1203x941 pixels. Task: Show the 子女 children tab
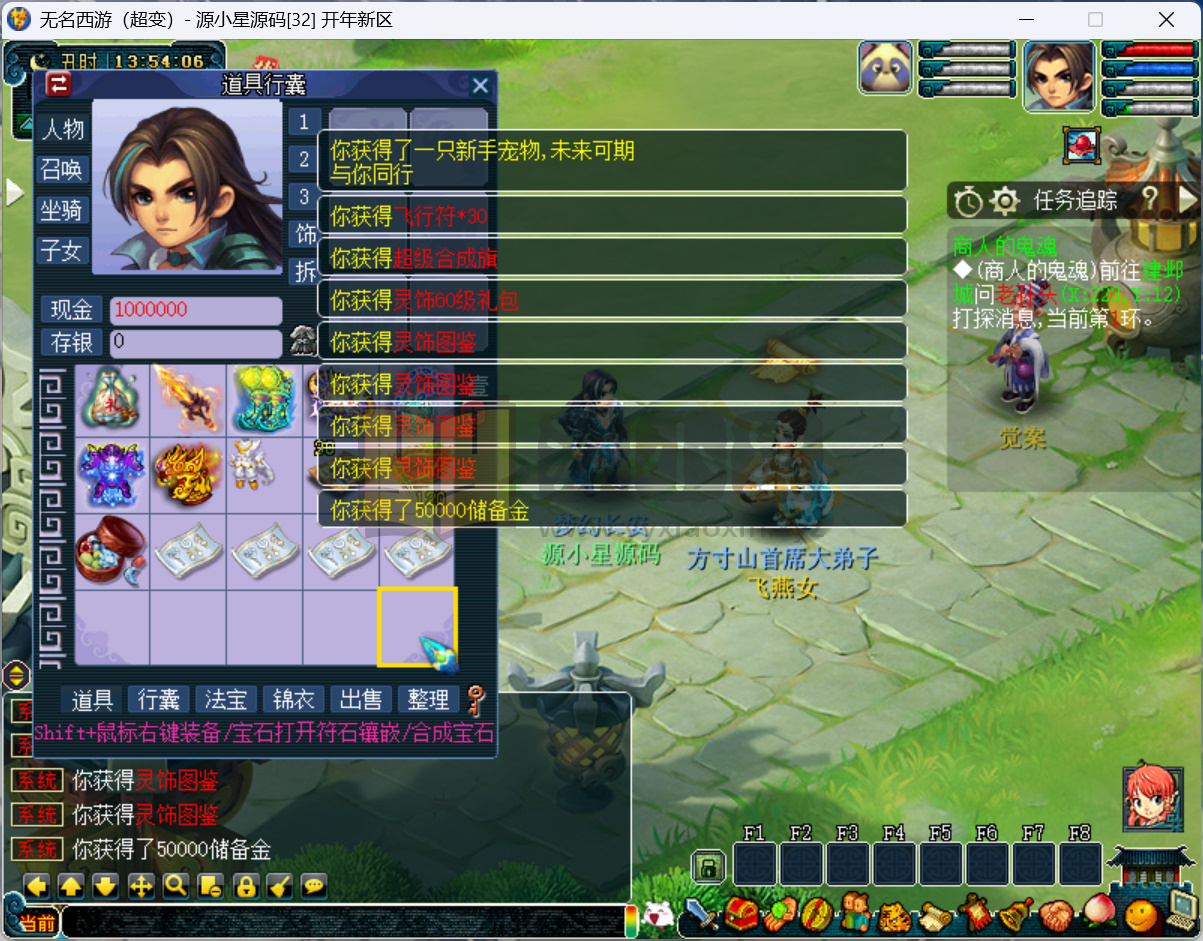tap(61, 250)
